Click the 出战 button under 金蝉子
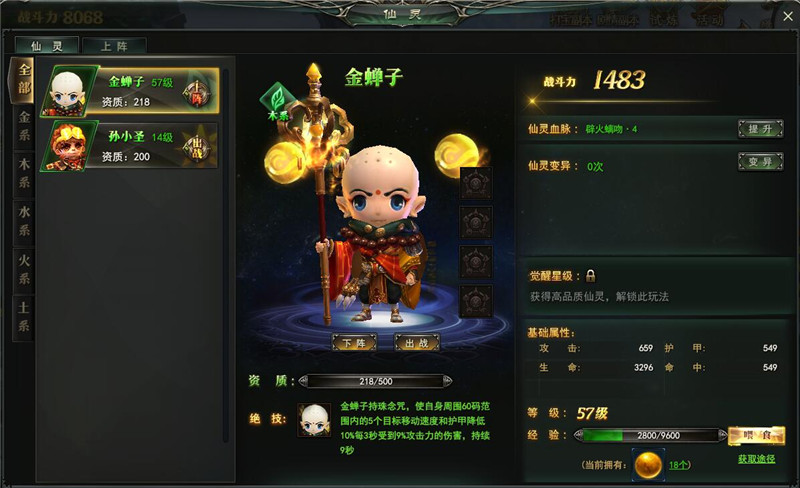Viewport: 800px width, 488px height. coord(417,343)
